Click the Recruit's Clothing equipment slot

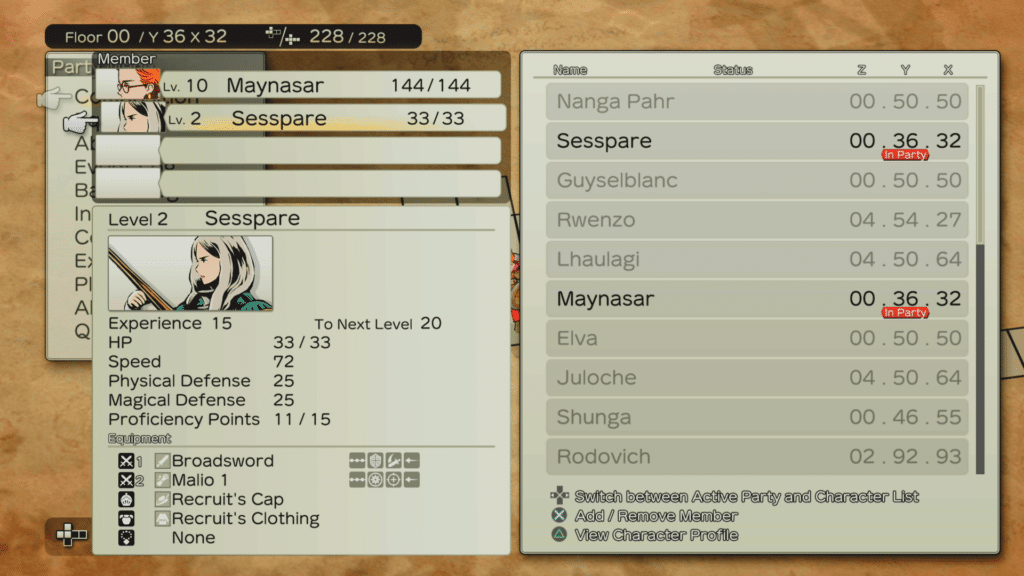pos(245,518)
